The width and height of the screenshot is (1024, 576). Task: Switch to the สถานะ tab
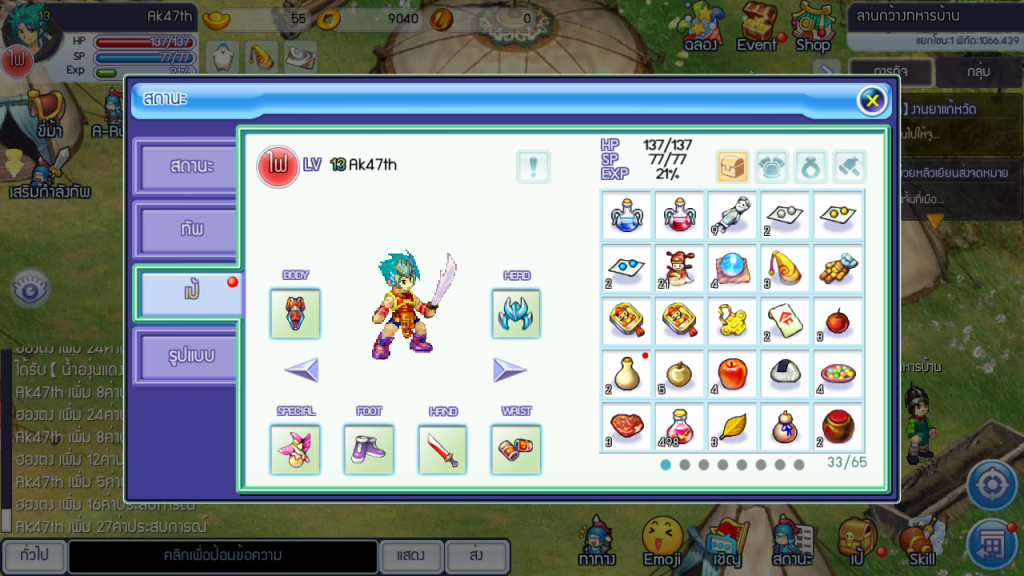click(x=189, y=166)
